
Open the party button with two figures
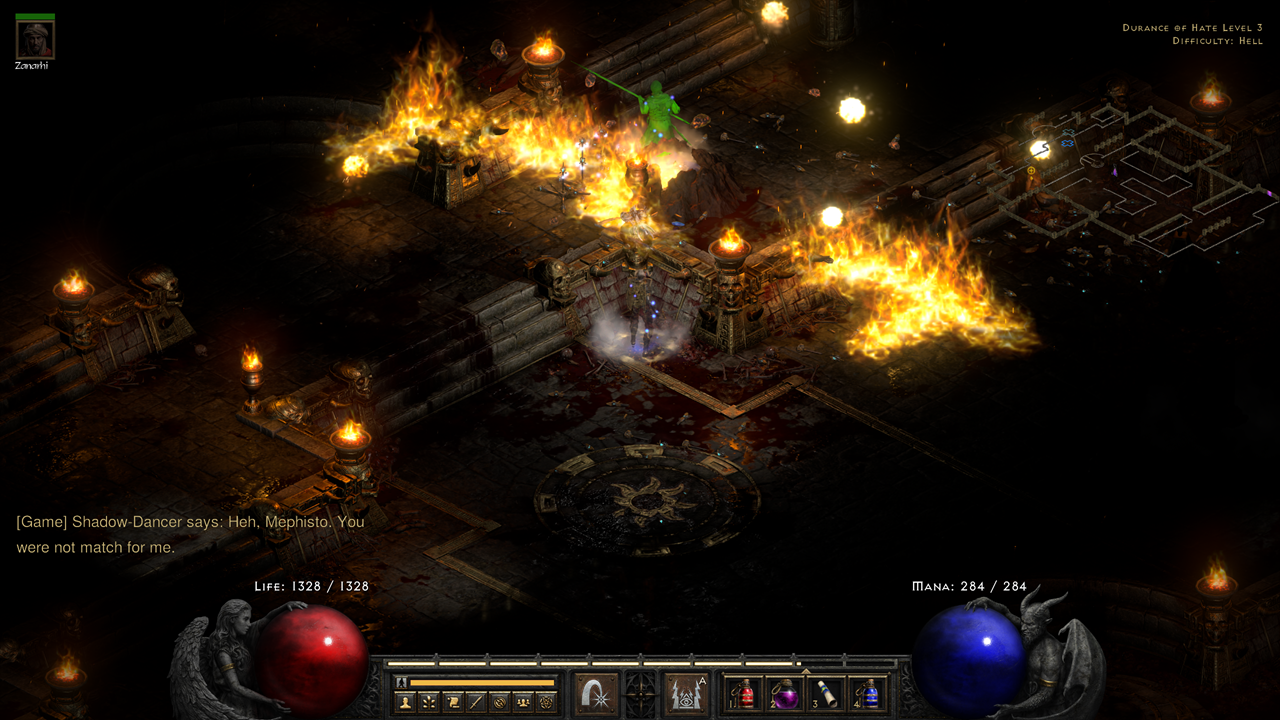point(522,702)
